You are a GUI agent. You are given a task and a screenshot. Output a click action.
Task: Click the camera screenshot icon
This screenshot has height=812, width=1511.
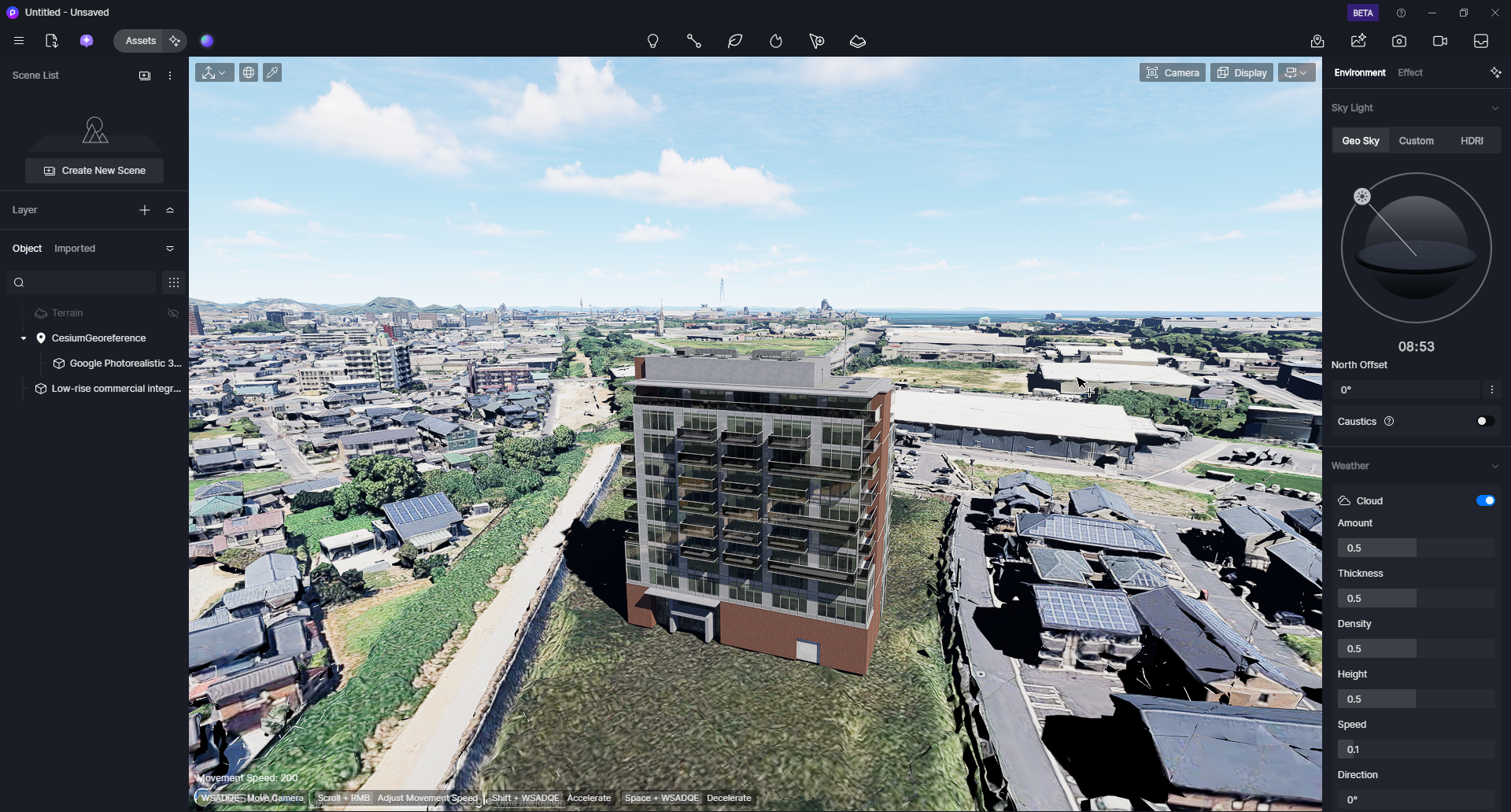pos(1398,42)
